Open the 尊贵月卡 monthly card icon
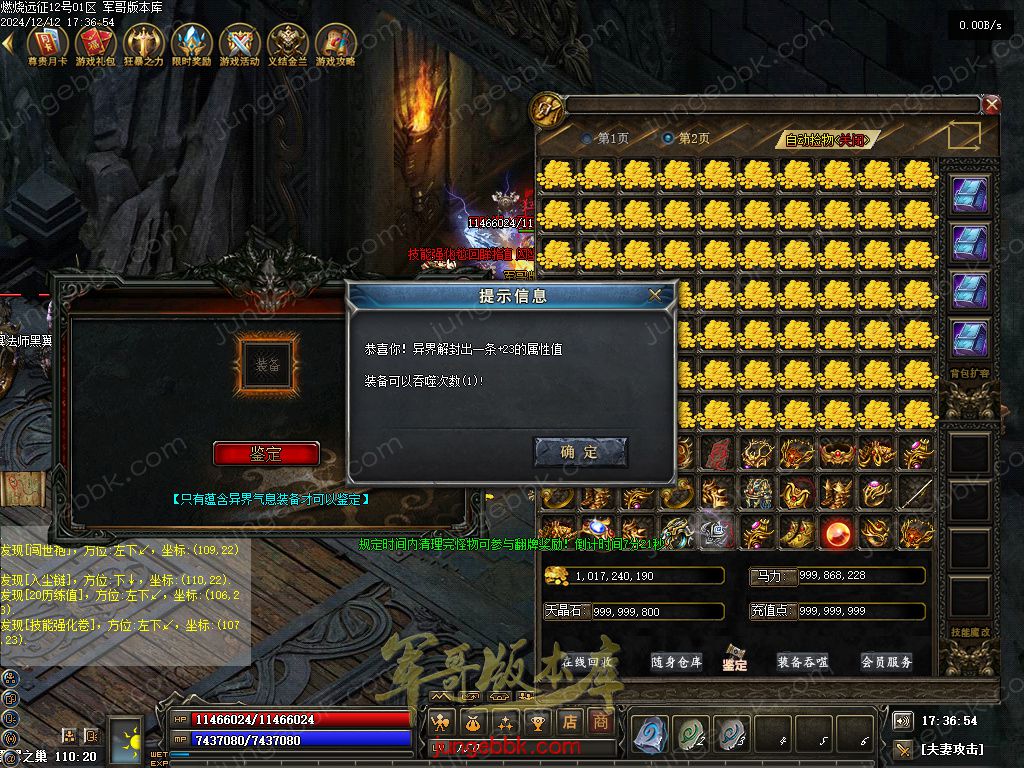 pos(47,46)
